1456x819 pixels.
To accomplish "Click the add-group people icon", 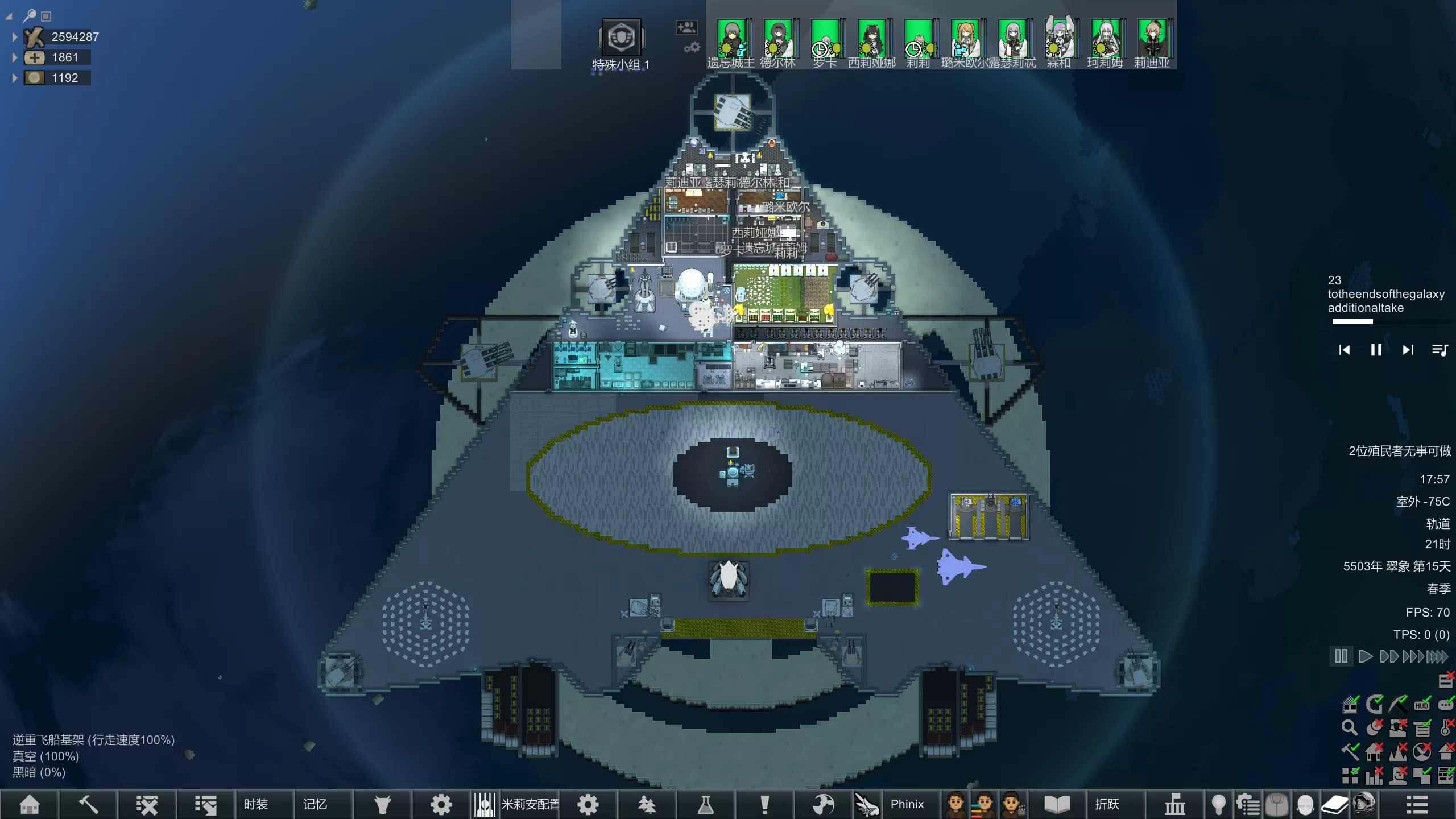I will click(686, 27).
